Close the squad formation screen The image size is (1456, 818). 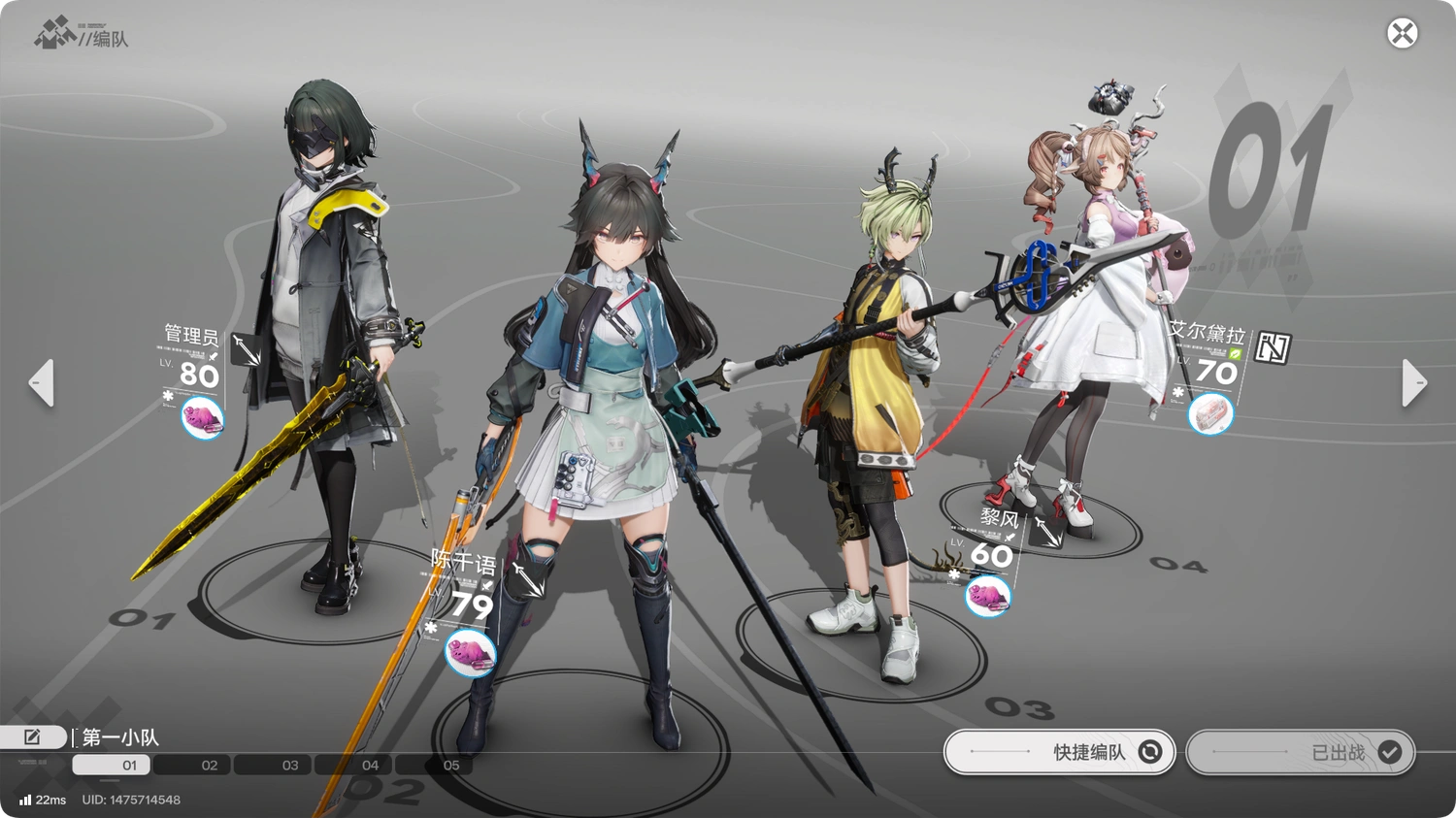pos(1402,34)
